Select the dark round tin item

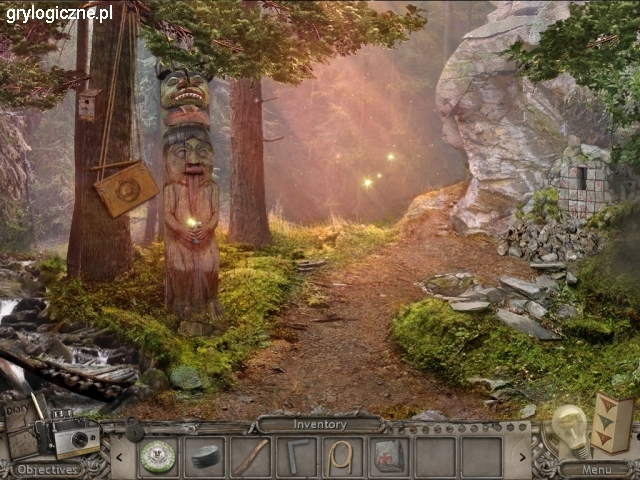point(205,457)
